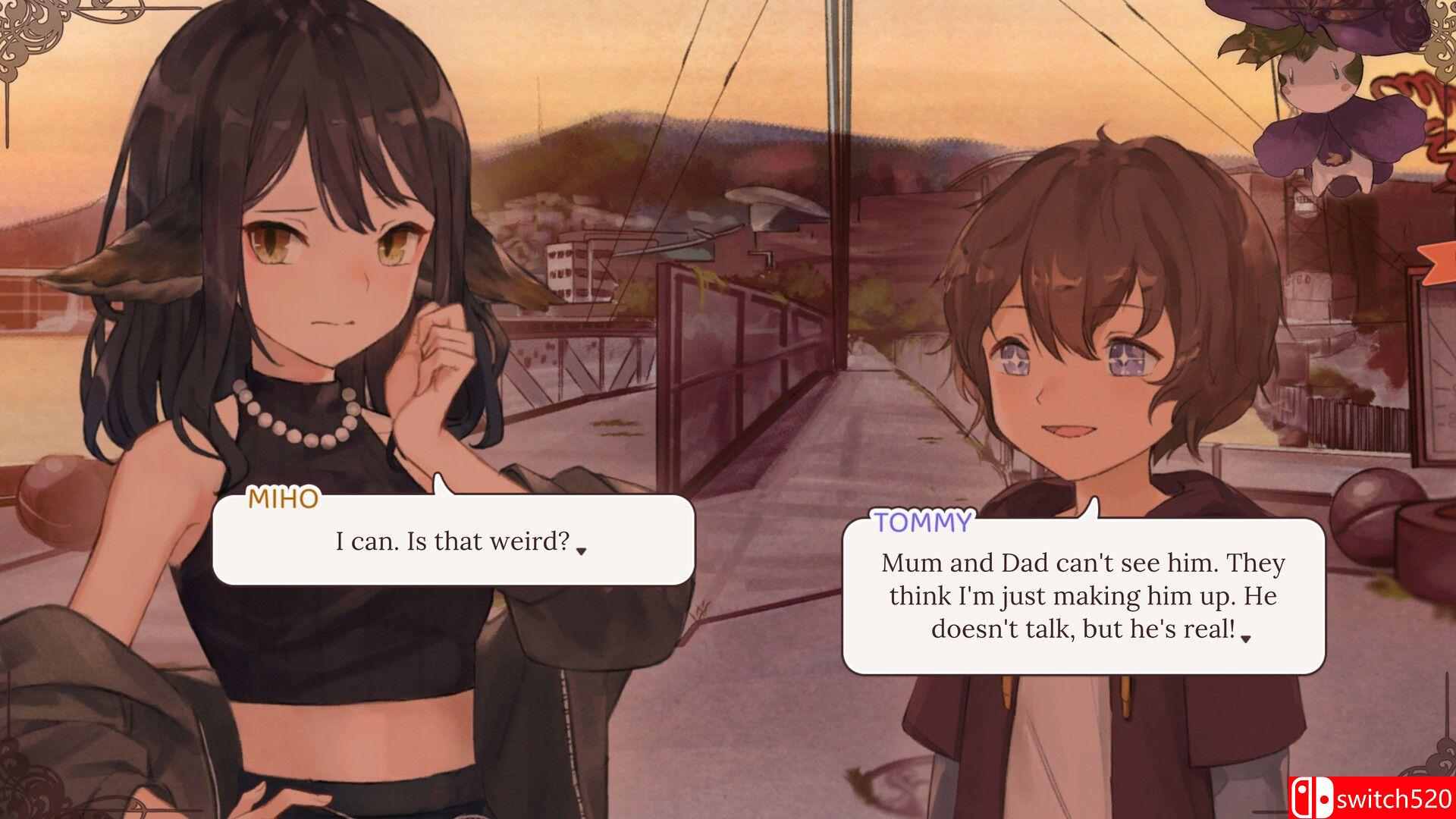Image resolution: width=1456 pixels, height=819 pixels.
Task: Click the switch520 text link
Action: (1395, 798)
